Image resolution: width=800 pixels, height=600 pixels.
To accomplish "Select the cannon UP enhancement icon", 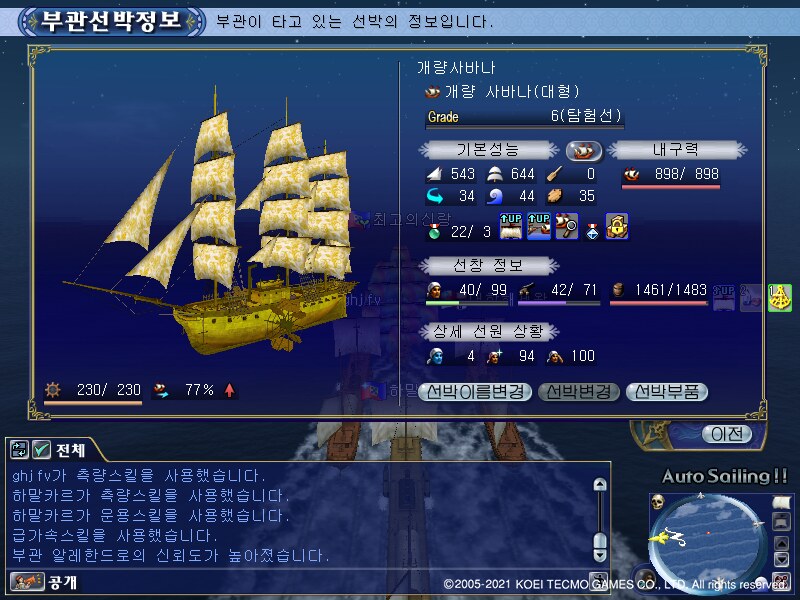I will 539,225.
